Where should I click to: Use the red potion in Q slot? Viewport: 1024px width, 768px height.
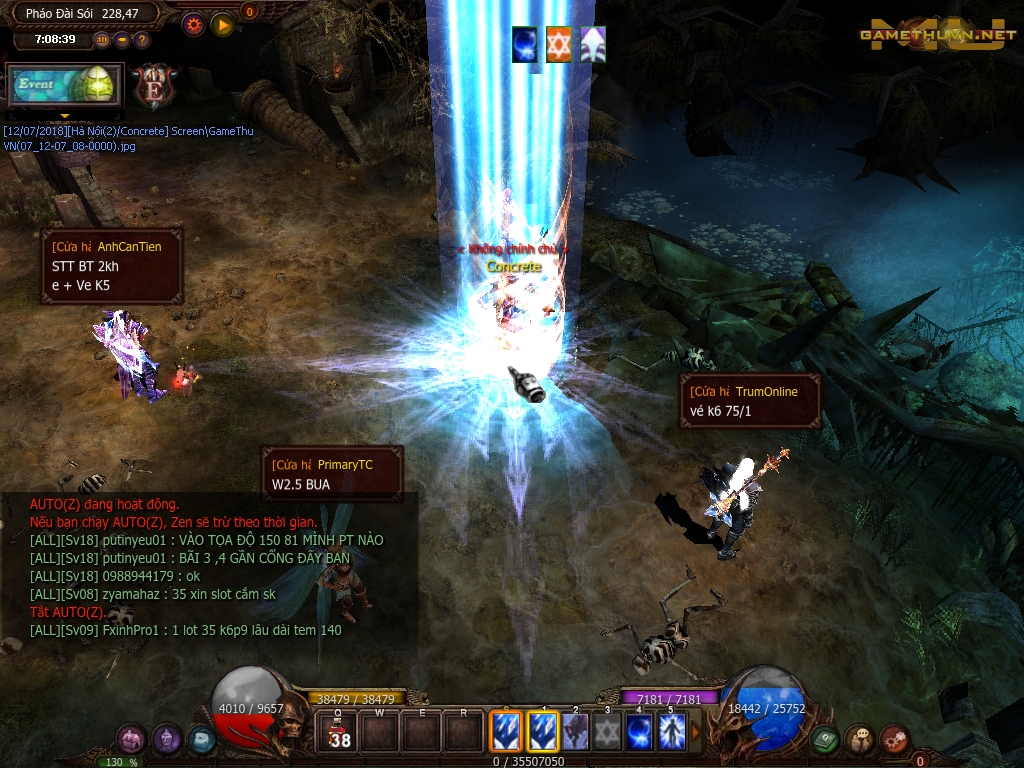click(340, 732)
